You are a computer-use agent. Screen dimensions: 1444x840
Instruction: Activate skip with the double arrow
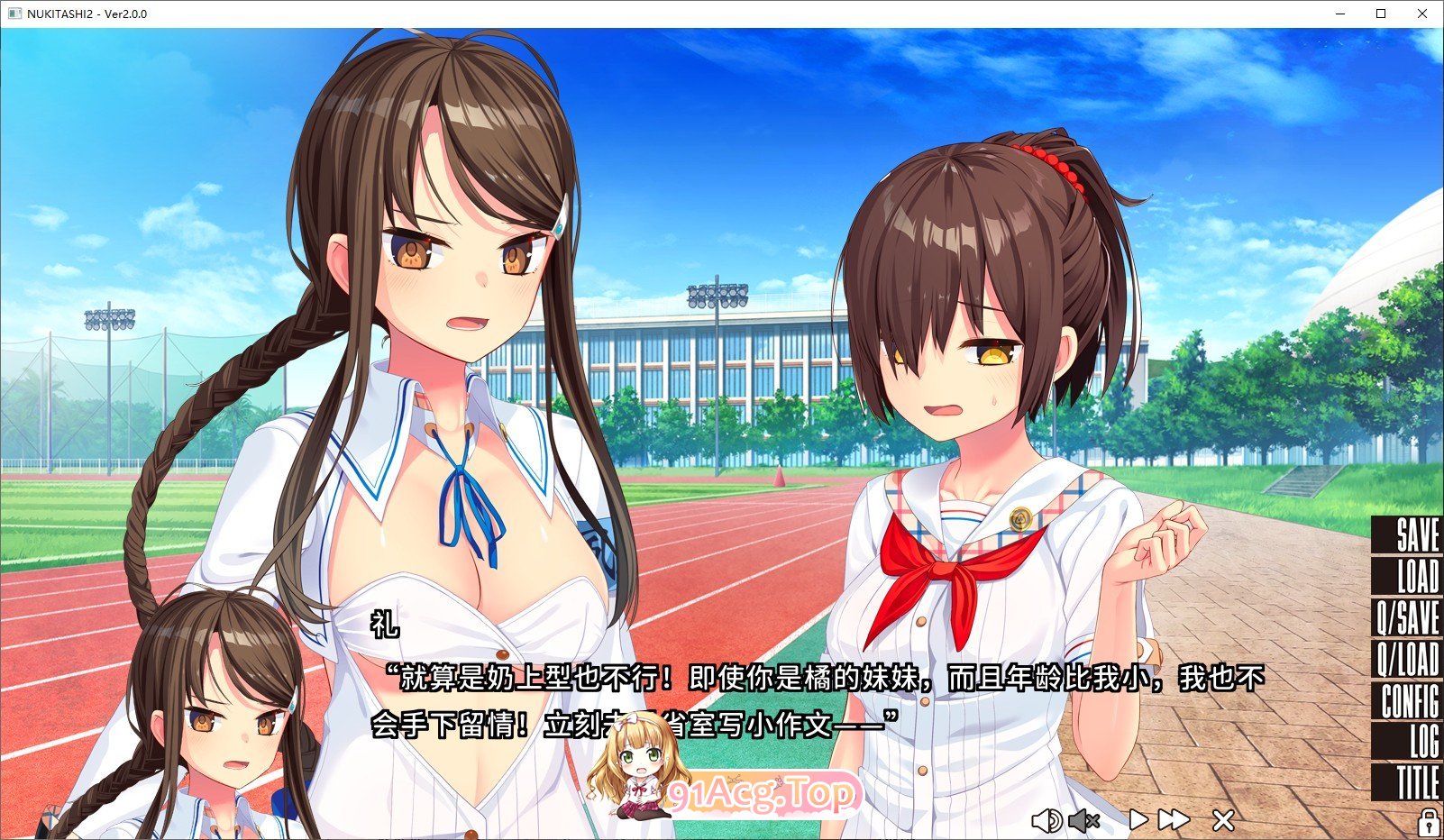(x=1174, y=819)
